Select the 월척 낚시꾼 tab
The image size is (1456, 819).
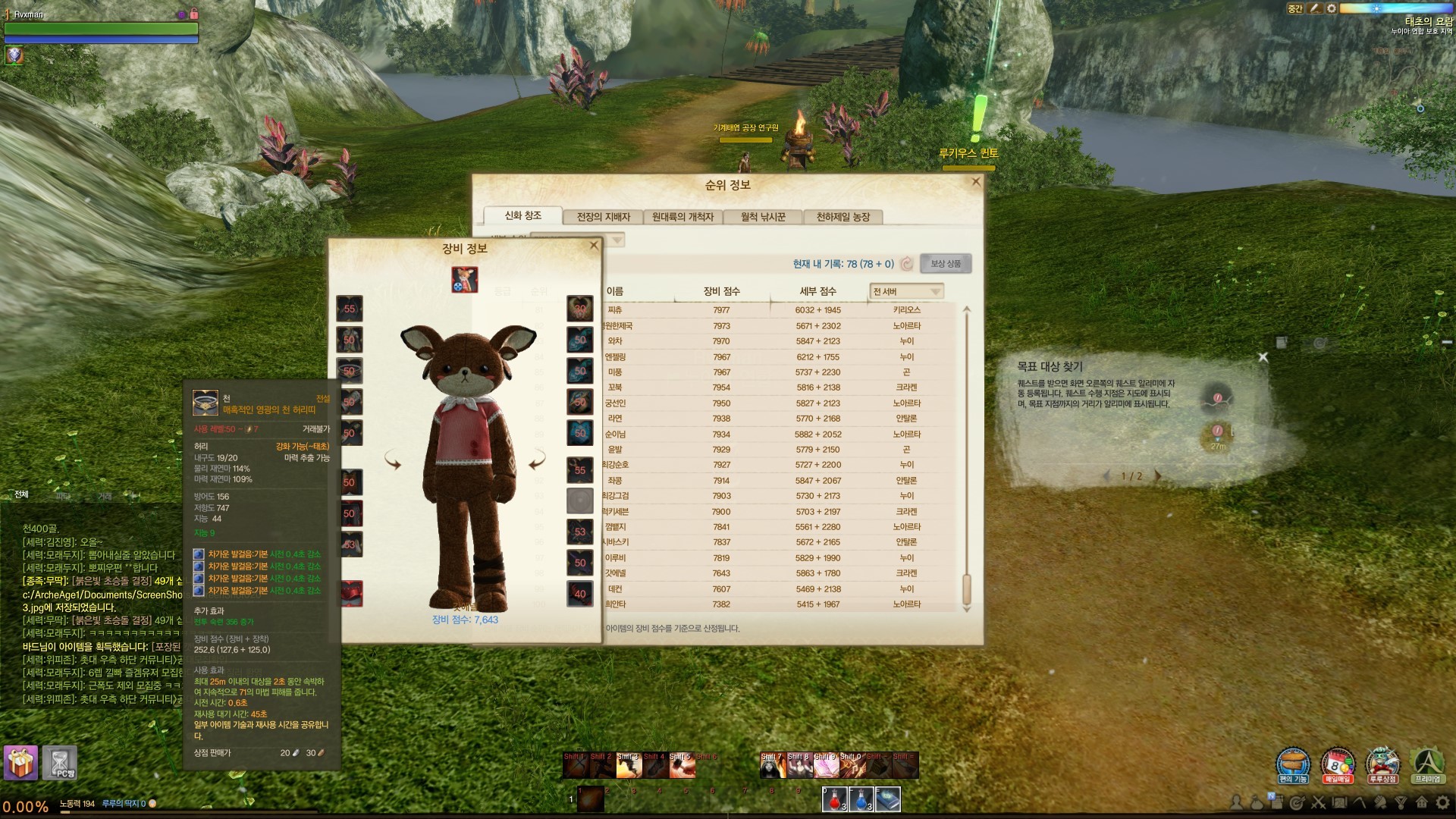763,217
